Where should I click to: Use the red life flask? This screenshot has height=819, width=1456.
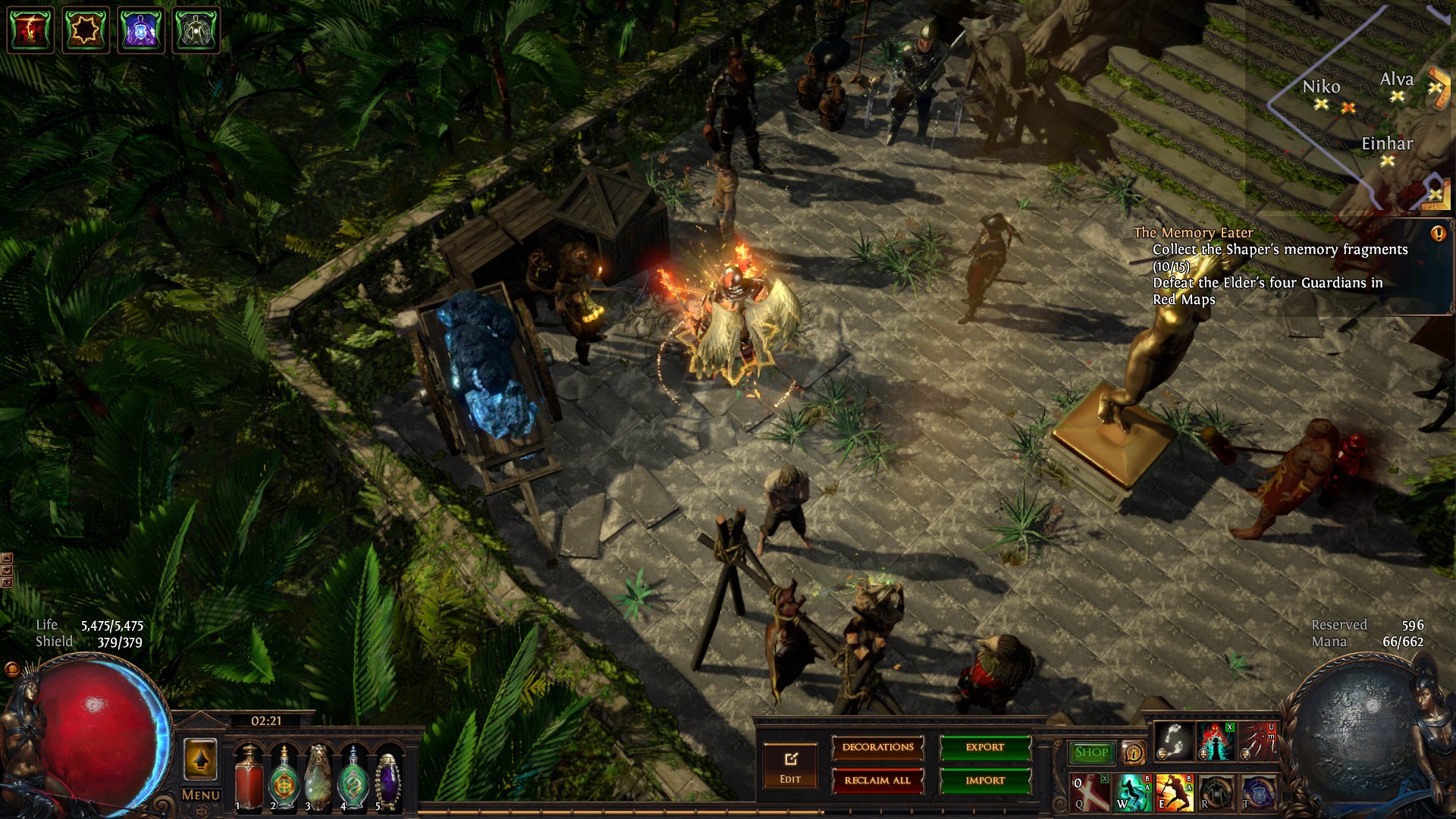click(248, 779)
